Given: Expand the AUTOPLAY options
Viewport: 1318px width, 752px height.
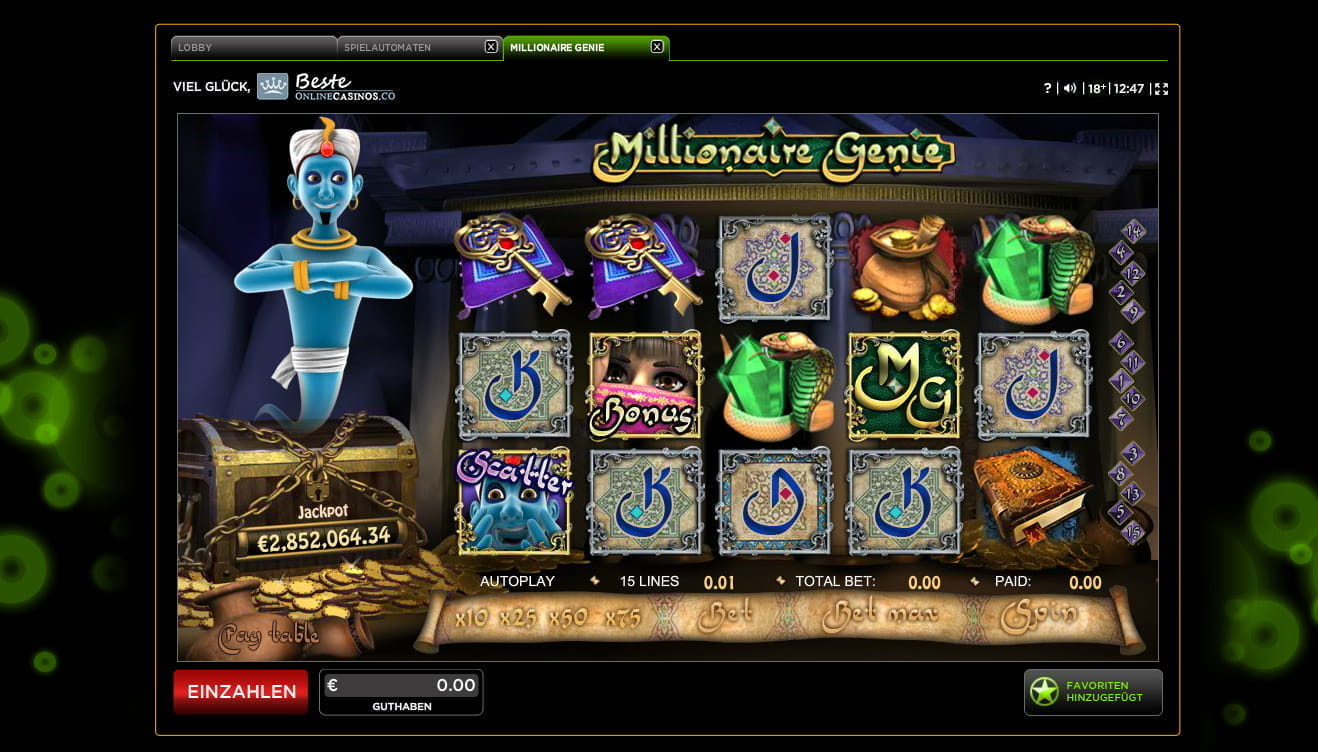Looking at the screenshot, I should [516, 581].
